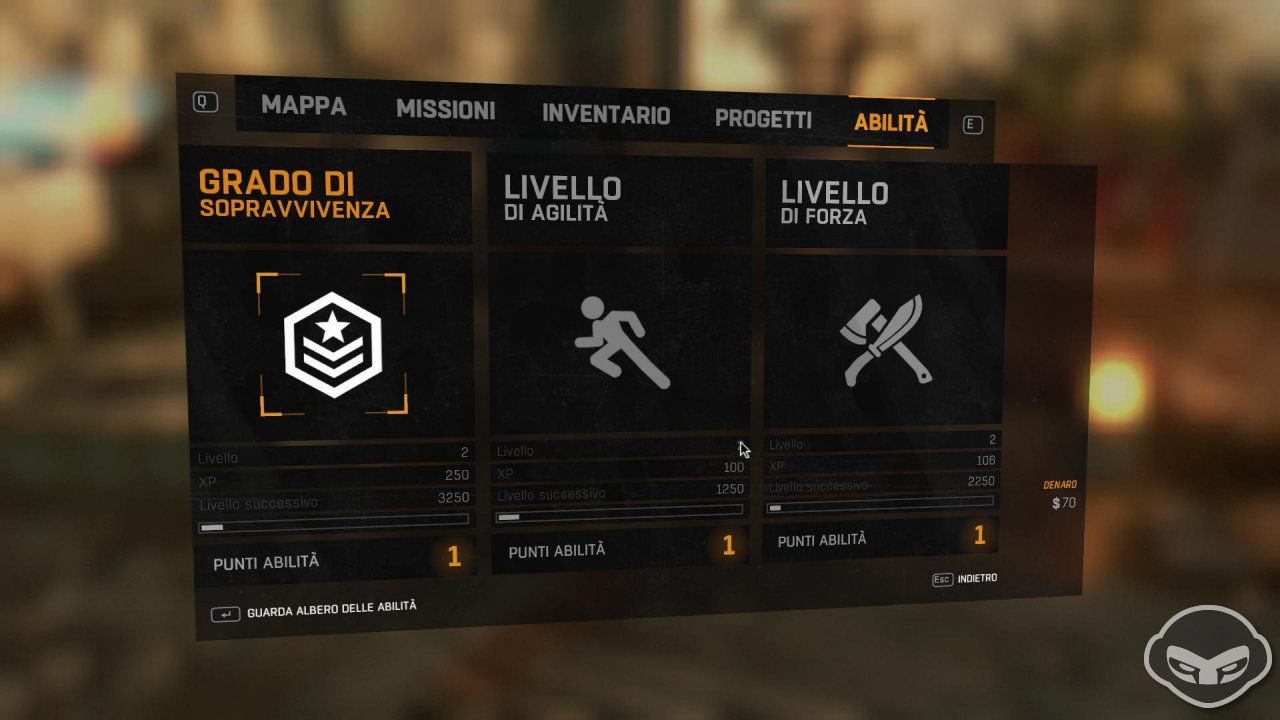This screenshot has height=720, width=1280.
Task: Click the DENARO $70 display
Action: (1060, 493)
